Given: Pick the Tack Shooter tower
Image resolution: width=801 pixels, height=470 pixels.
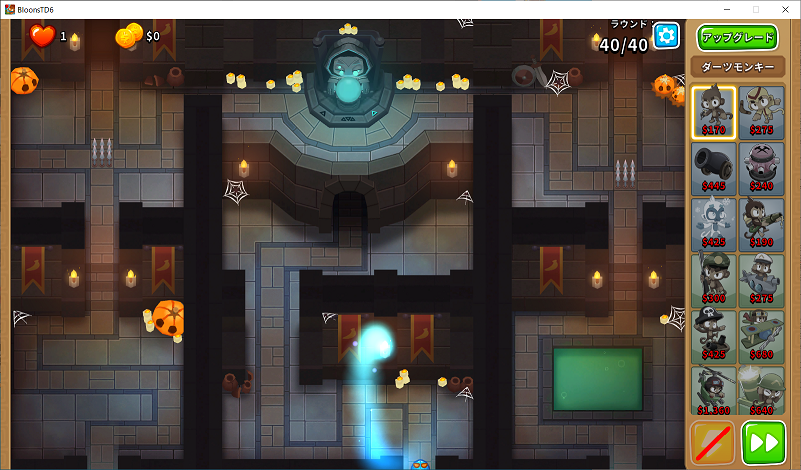Looking at the screenshot, I should (x=761, y=167).
